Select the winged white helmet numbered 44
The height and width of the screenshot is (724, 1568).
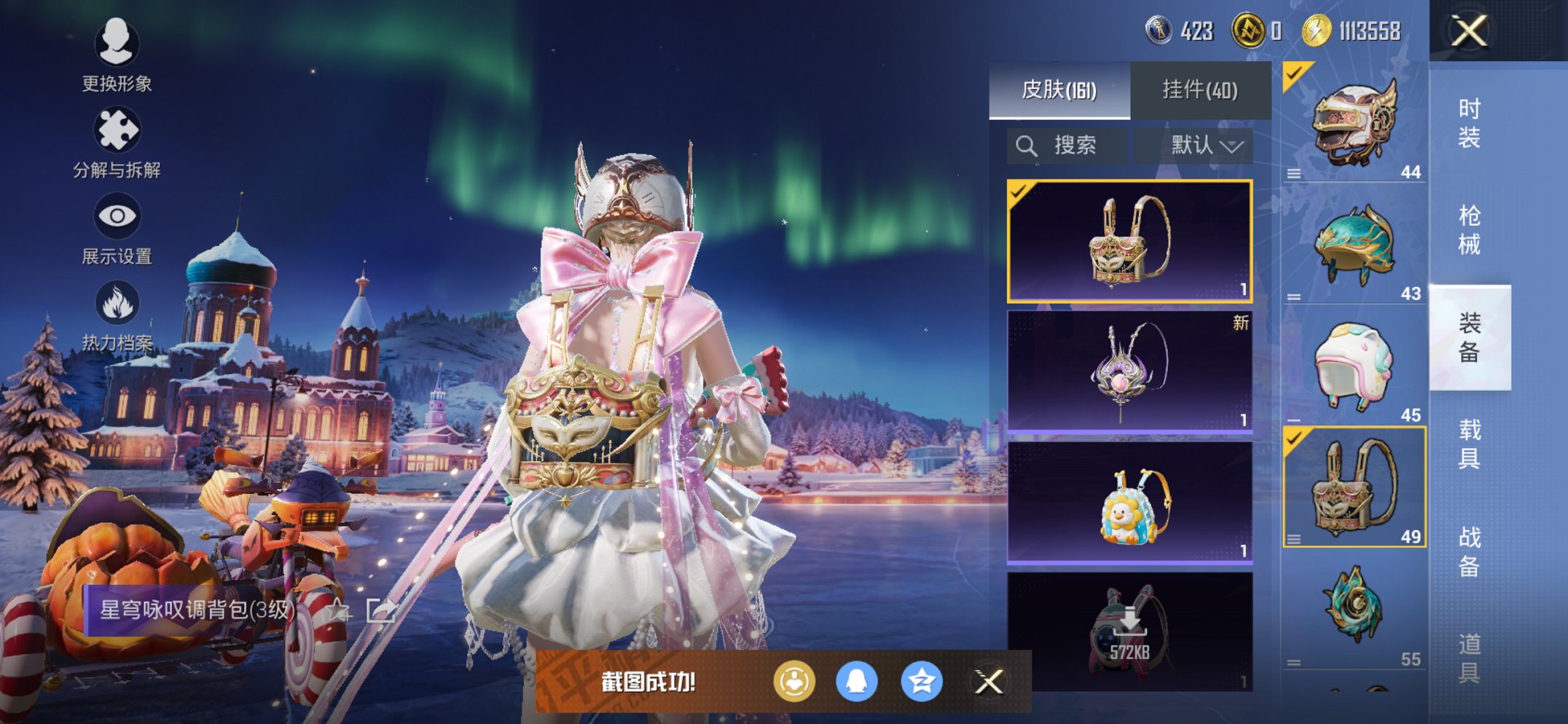pos(1354,122)
